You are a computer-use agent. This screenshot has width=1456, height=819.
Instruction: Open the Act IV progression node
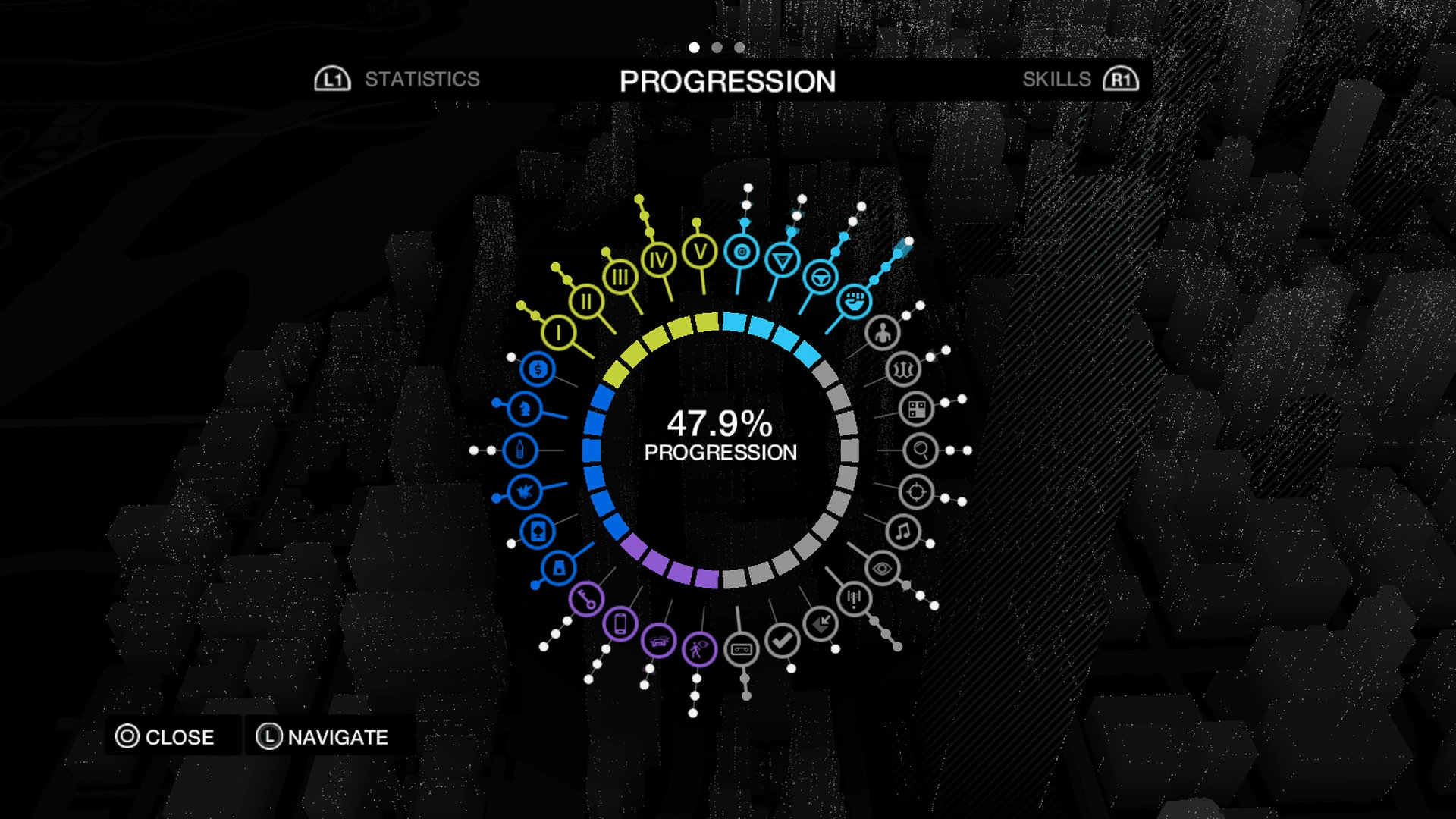658,260
